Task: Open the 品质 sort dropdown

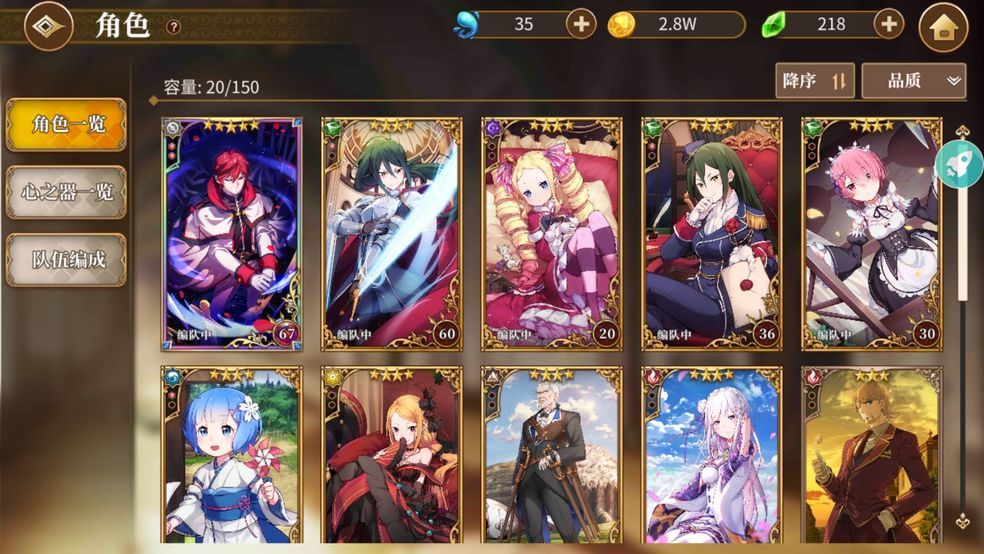Action: click(913, 81)
